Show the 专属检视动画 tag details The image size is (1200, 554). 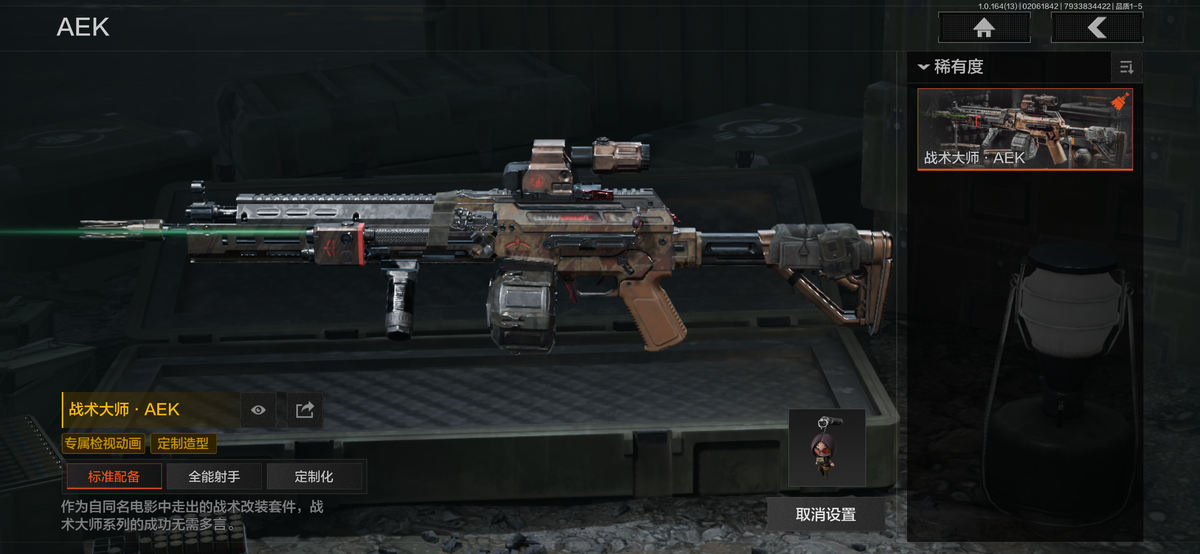104,443
